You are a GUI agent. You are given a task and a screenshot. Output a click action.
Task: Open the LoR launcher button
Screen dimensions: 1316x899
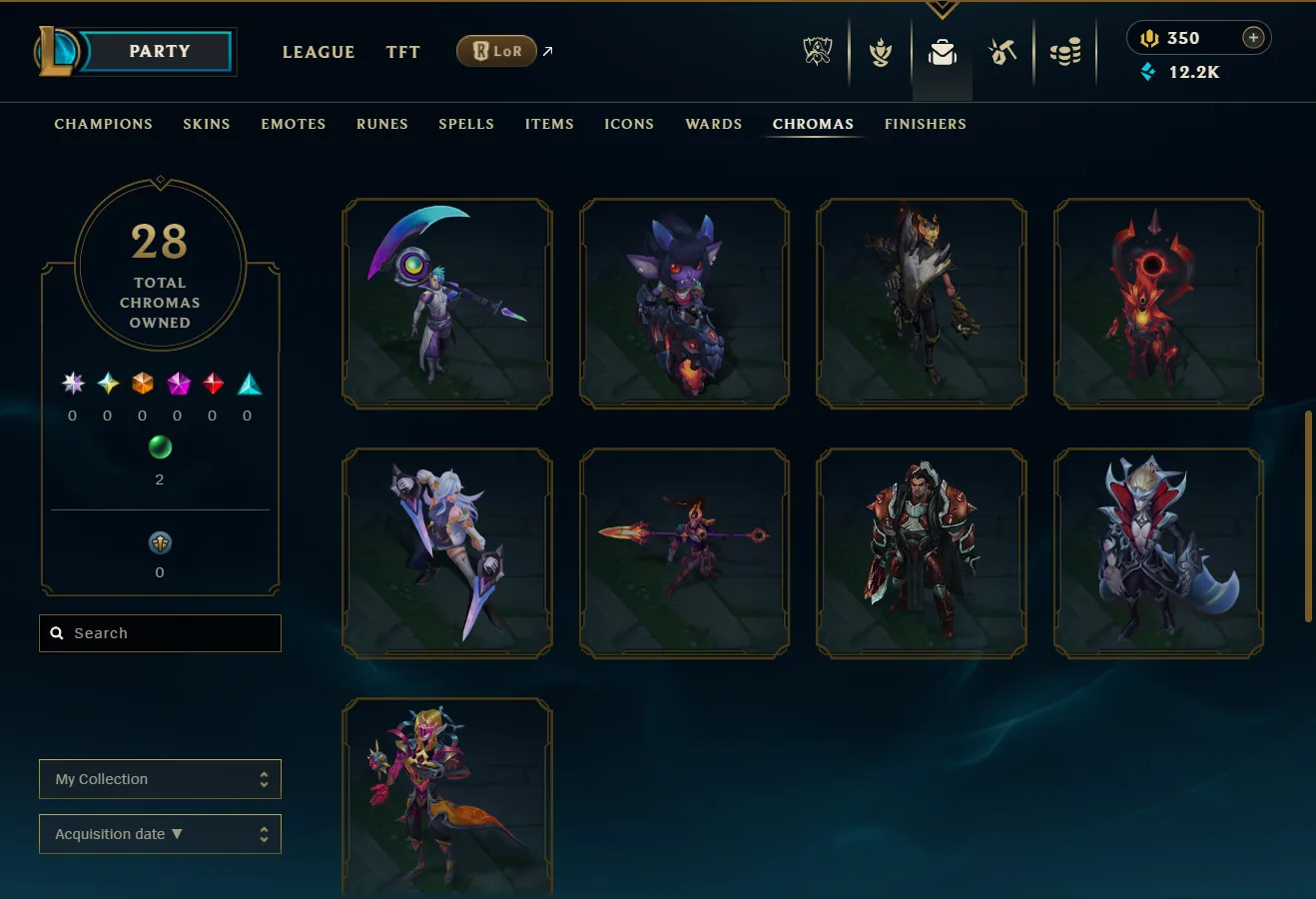[496, 50]
